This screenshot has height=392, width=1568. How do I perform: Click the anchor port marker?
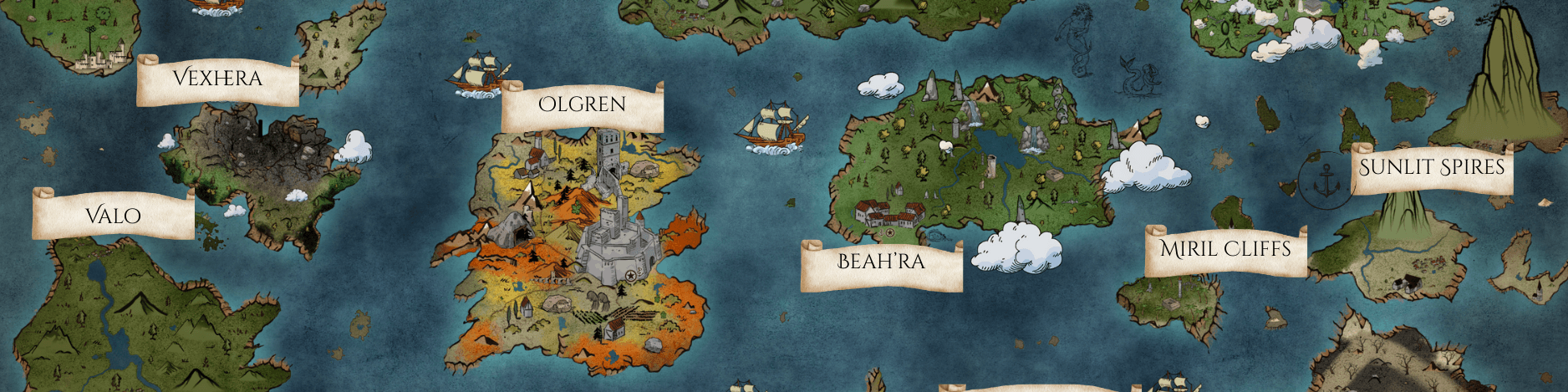tap(1326, 180)
